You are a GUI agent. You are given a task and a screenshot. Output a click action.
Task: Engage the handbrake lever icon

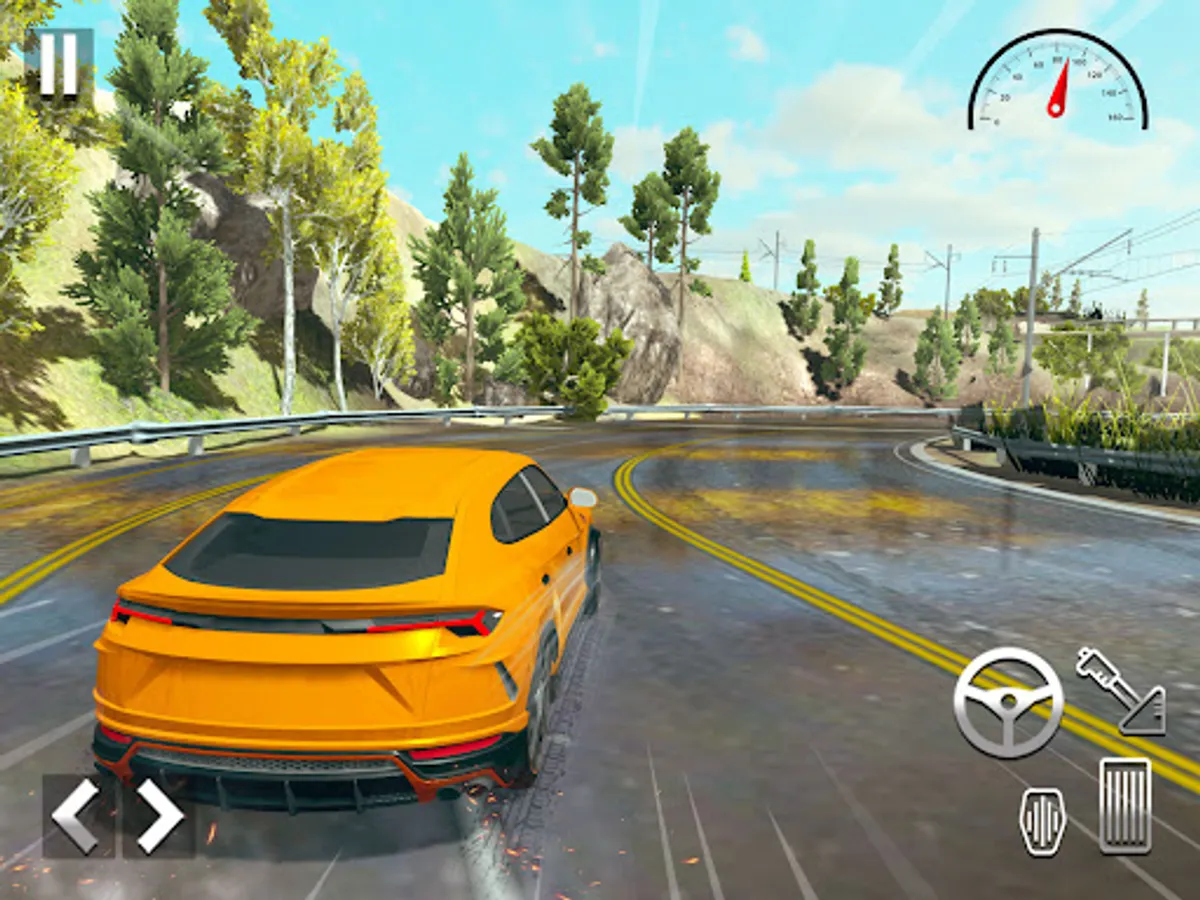point(1121,691)
